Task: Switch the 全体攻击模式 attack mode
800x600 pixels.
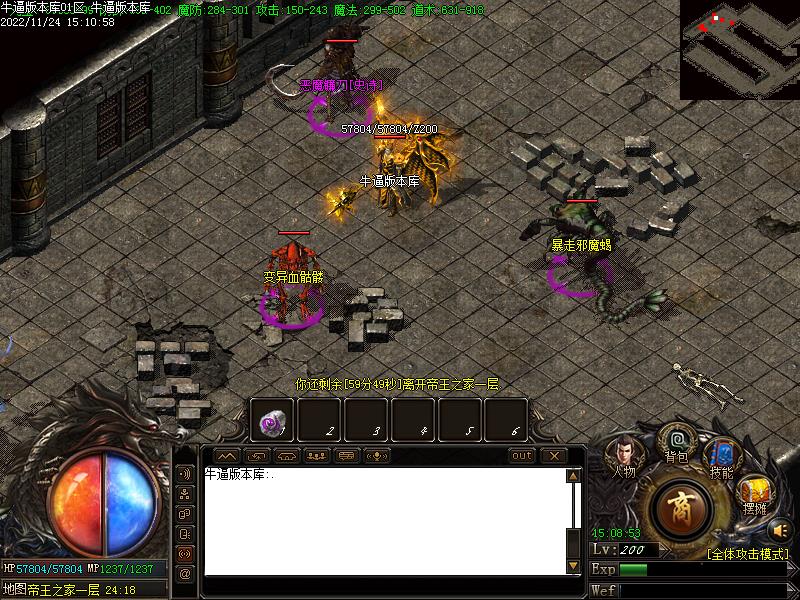Action: click(x=748, y=553)
